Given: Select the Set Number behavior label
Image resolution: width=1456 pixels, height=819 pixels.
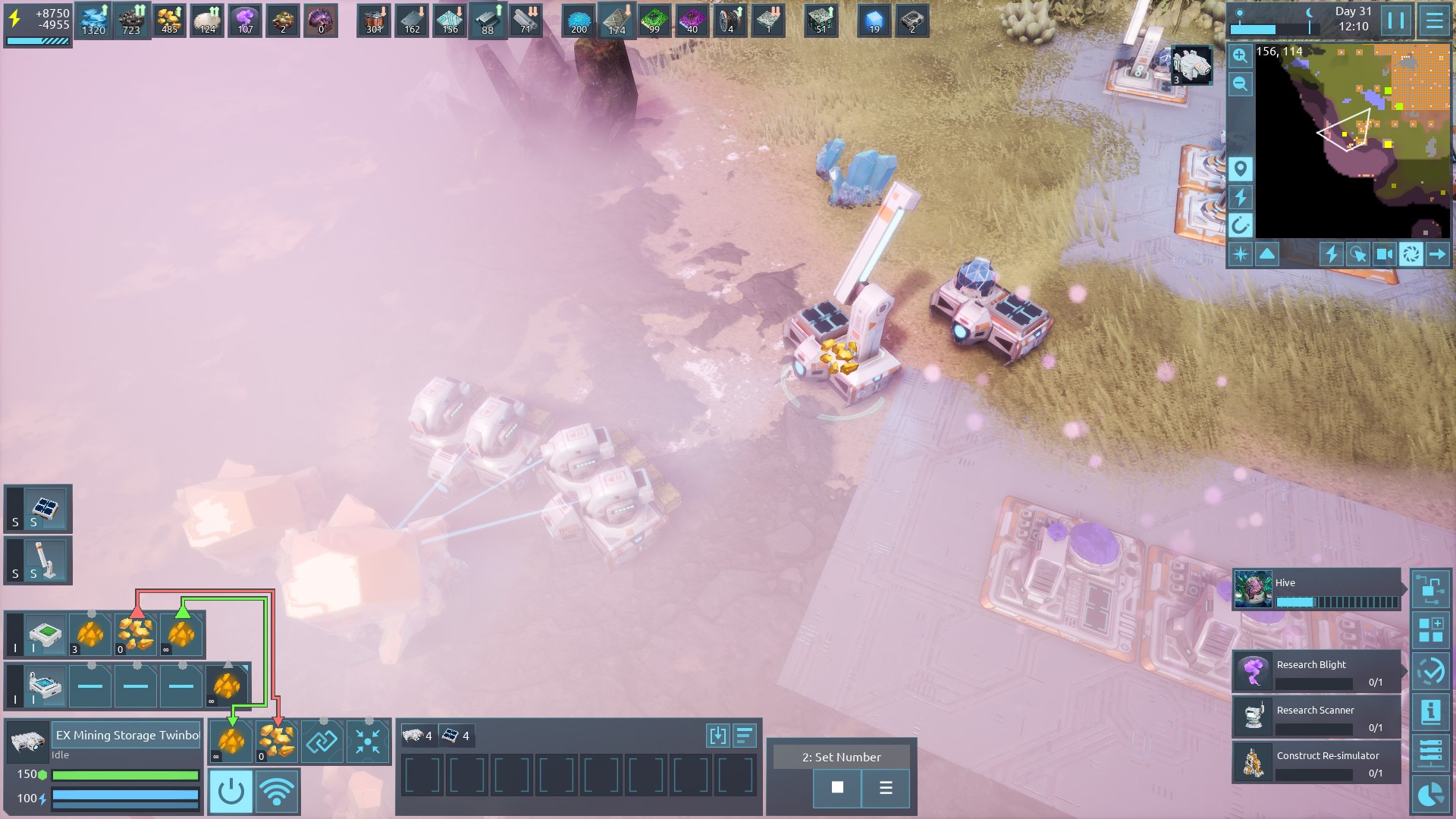Looking at the screenshot, I should click(841, 757).
